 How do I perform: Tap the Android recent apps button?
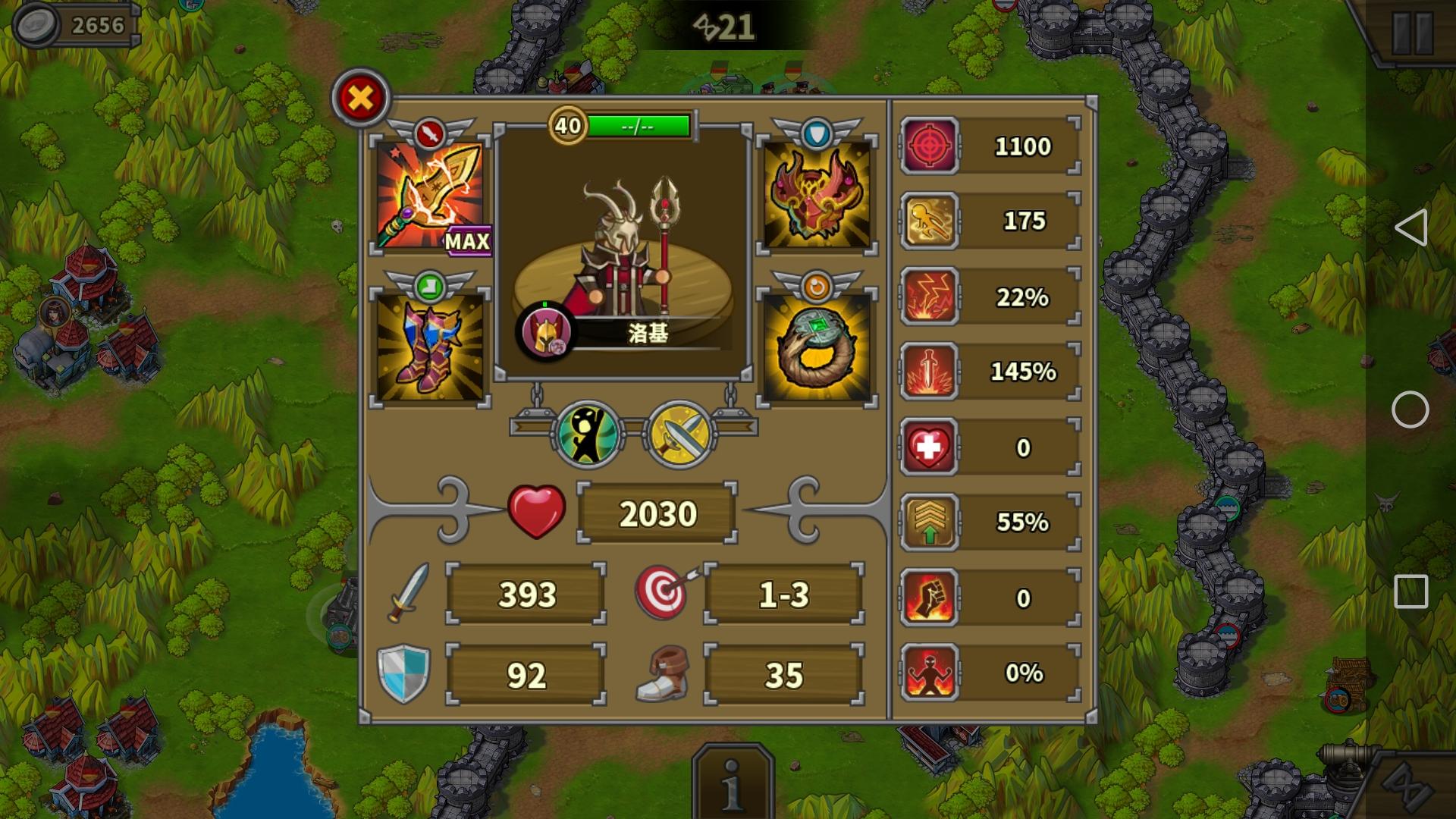(x=1410, y=591)
